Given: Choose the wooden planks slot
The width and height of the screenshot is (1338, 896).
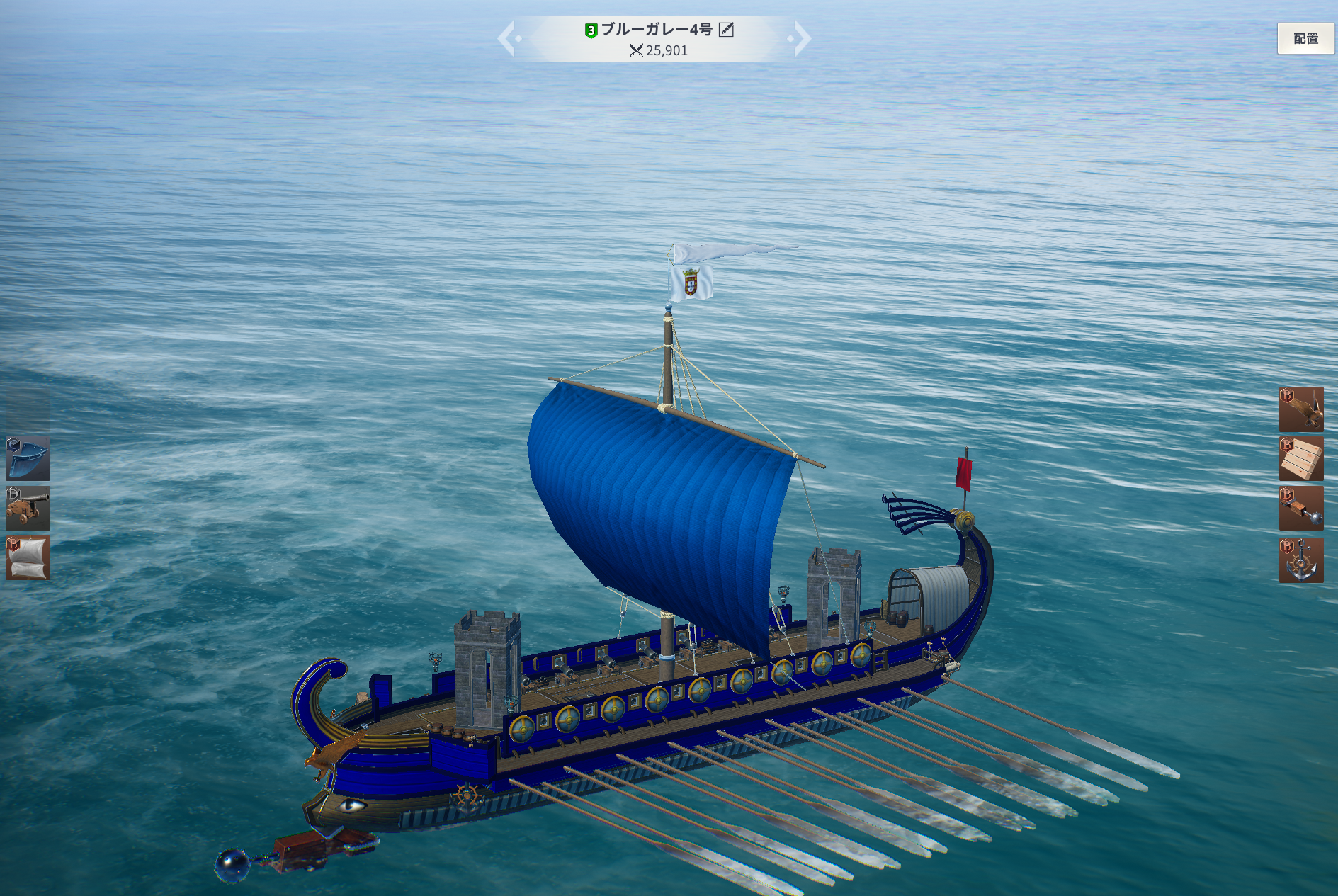Looking at the screenshot, I should point(1300,458).
